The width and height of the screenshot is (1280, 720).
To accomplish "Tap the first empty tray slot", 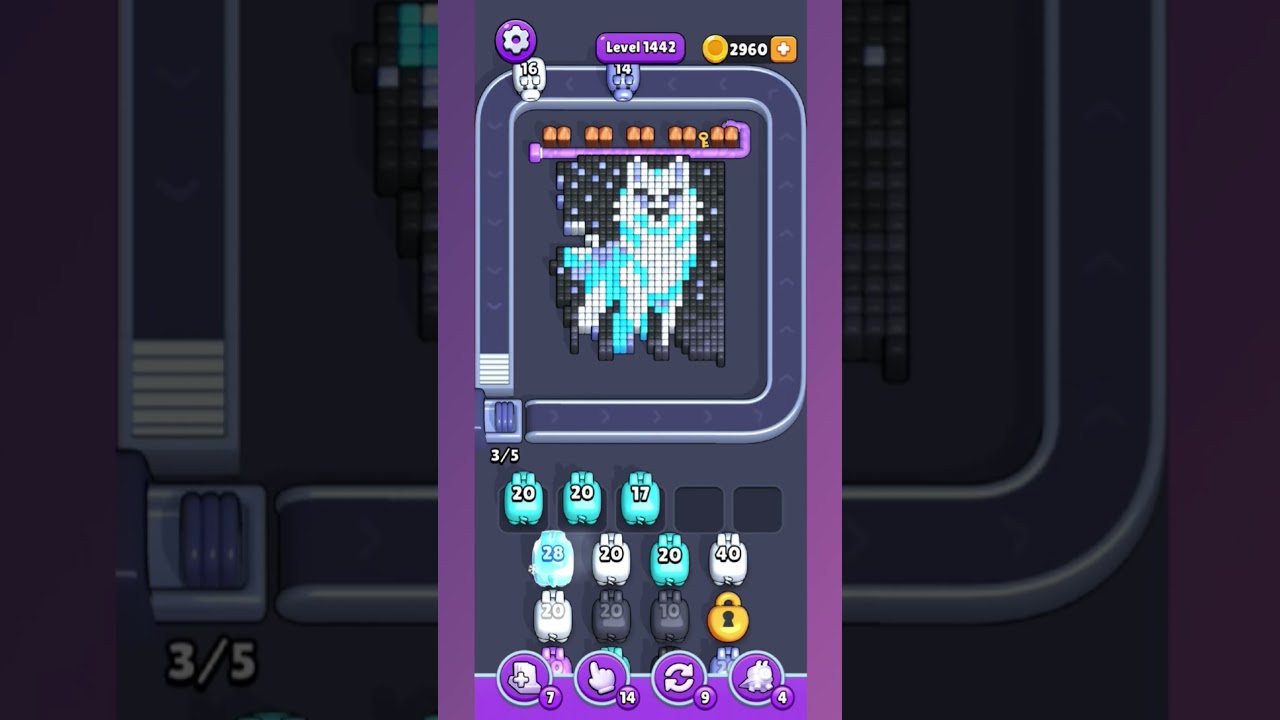I will point(698,501).
